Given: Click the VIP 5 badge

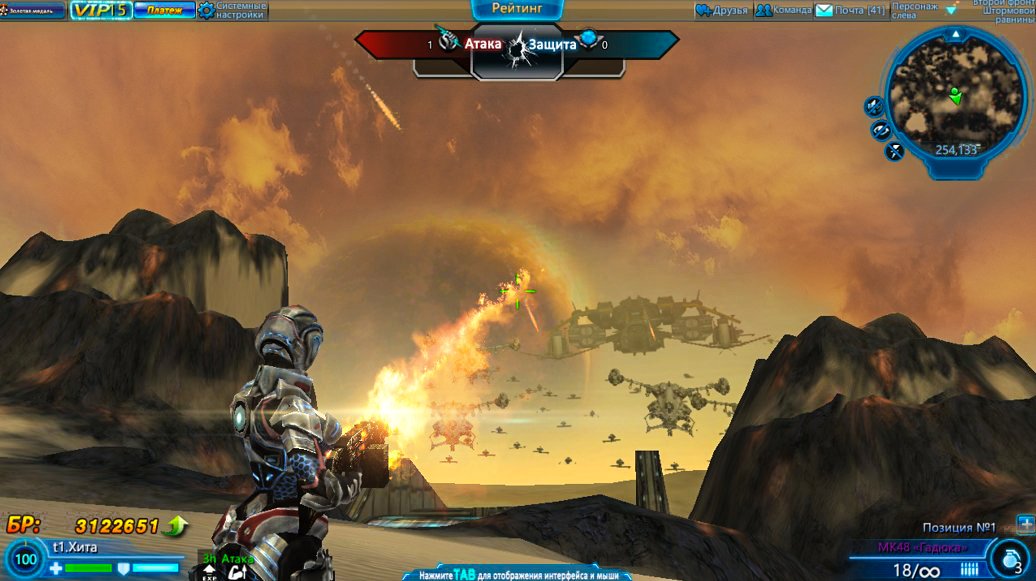Looking at the screenshot, I should coord(100,10).
